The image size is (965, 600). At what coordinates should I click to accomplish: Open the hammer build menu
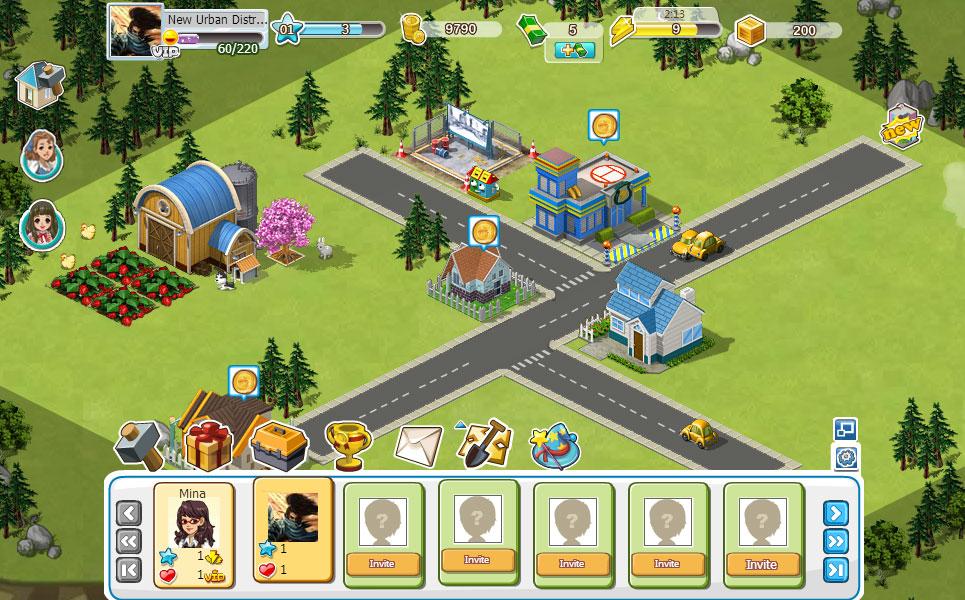pyautogui.click(x=142, y=444)
